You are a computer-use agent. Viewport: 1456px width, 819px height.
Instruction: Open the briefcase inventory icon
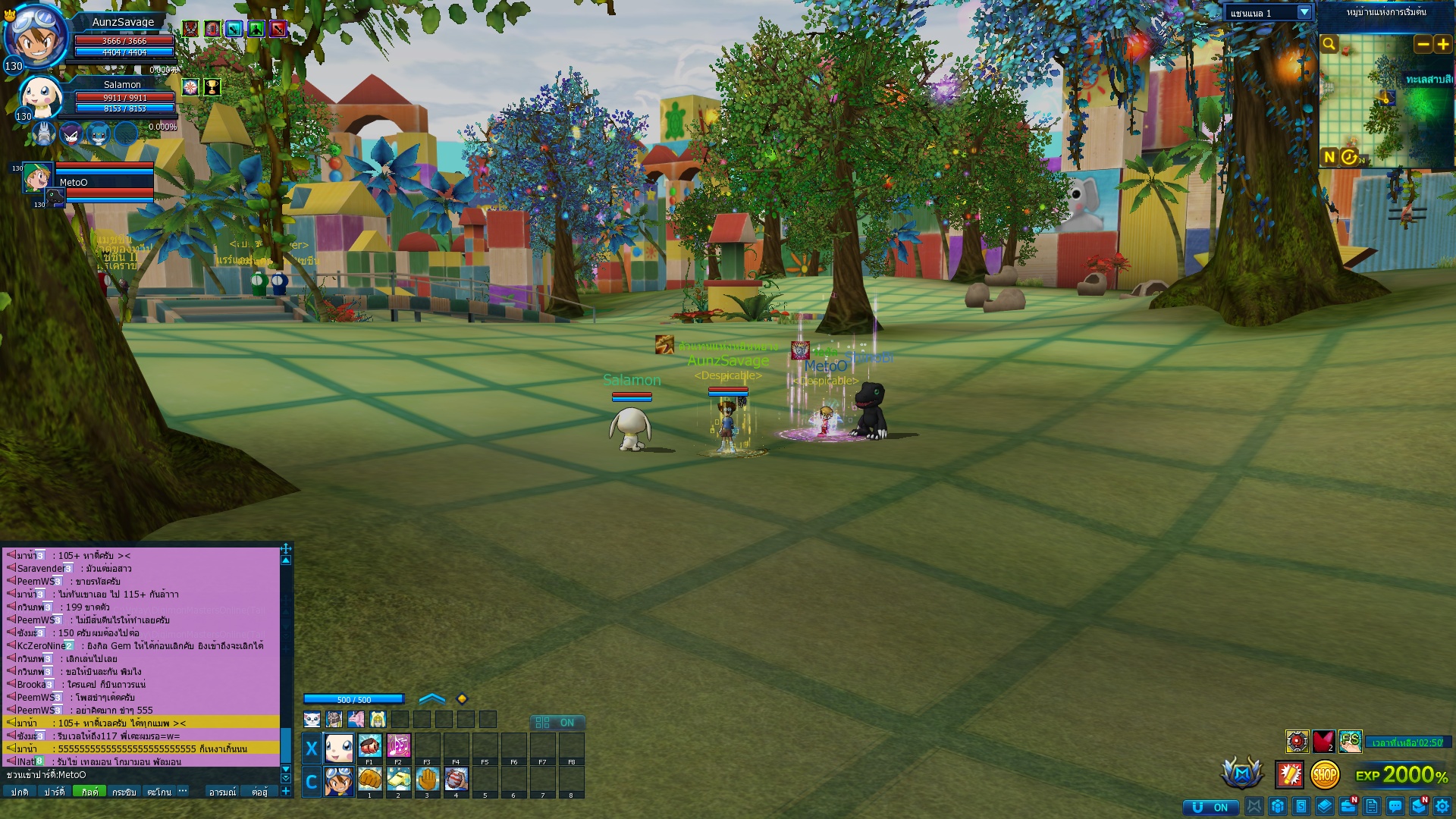click(x=1348, y=806)
